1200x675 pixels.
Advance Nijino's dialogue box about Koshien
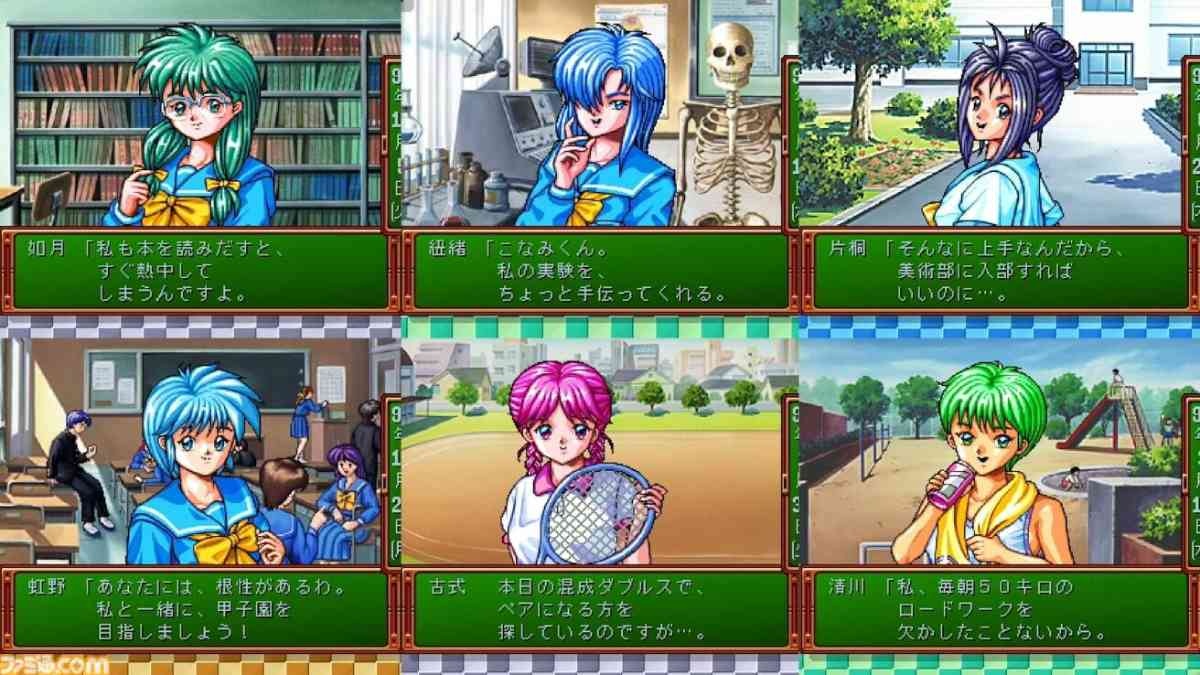pos(199,609)
